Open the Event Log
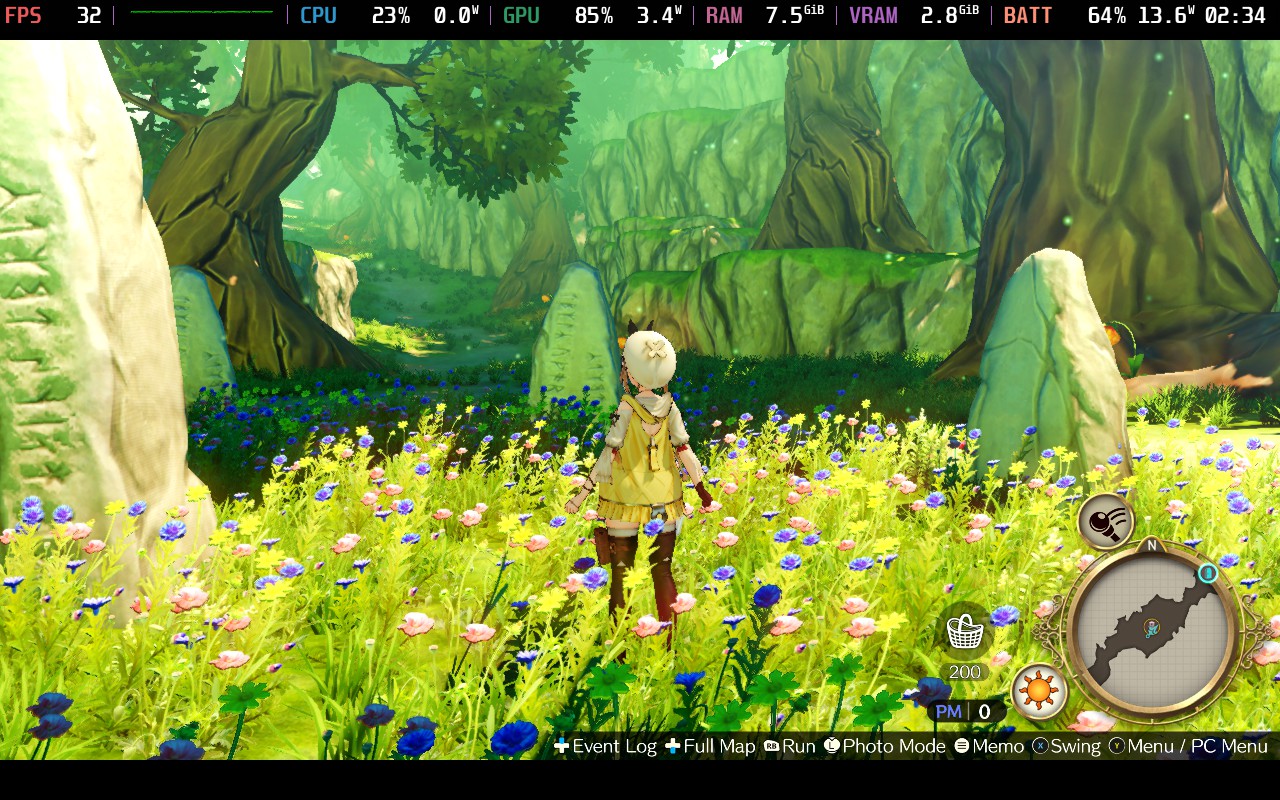The height and width of the screenshot is (800, 1280). (x=612, y=747)
